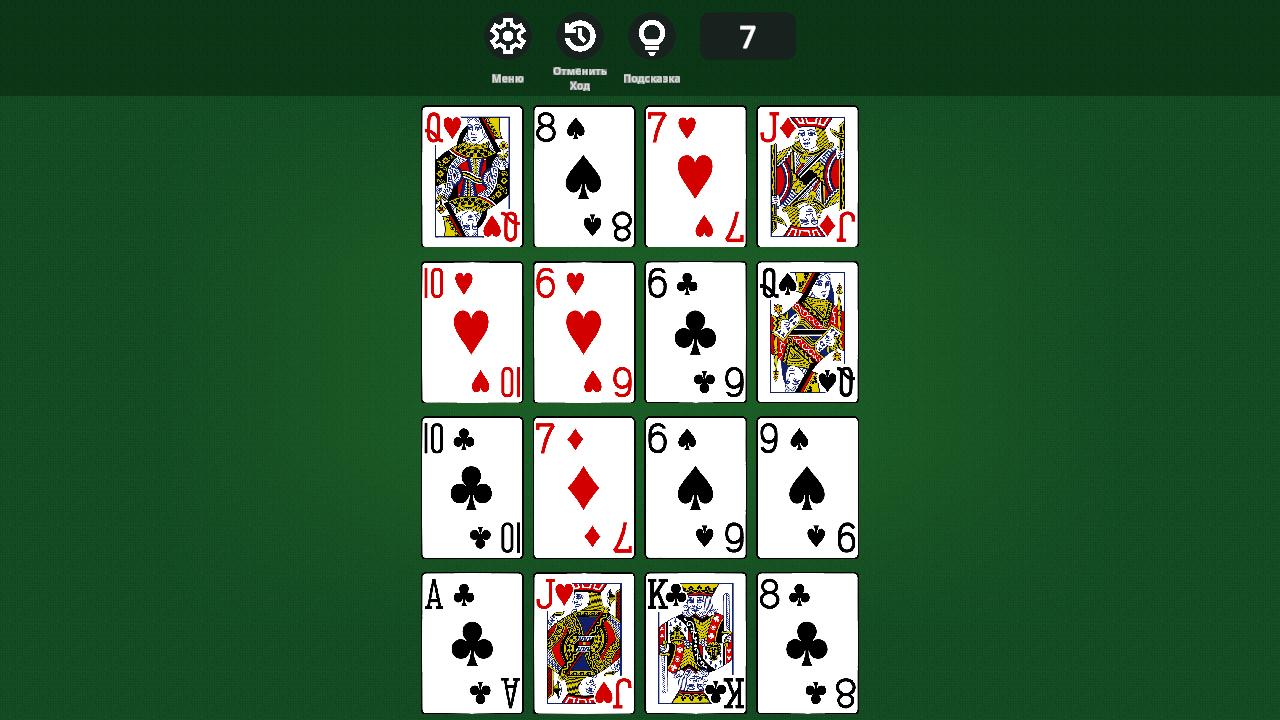Click the 10 of Clubs card
This screenshot has width=1280, height=720.
(471, 487)
